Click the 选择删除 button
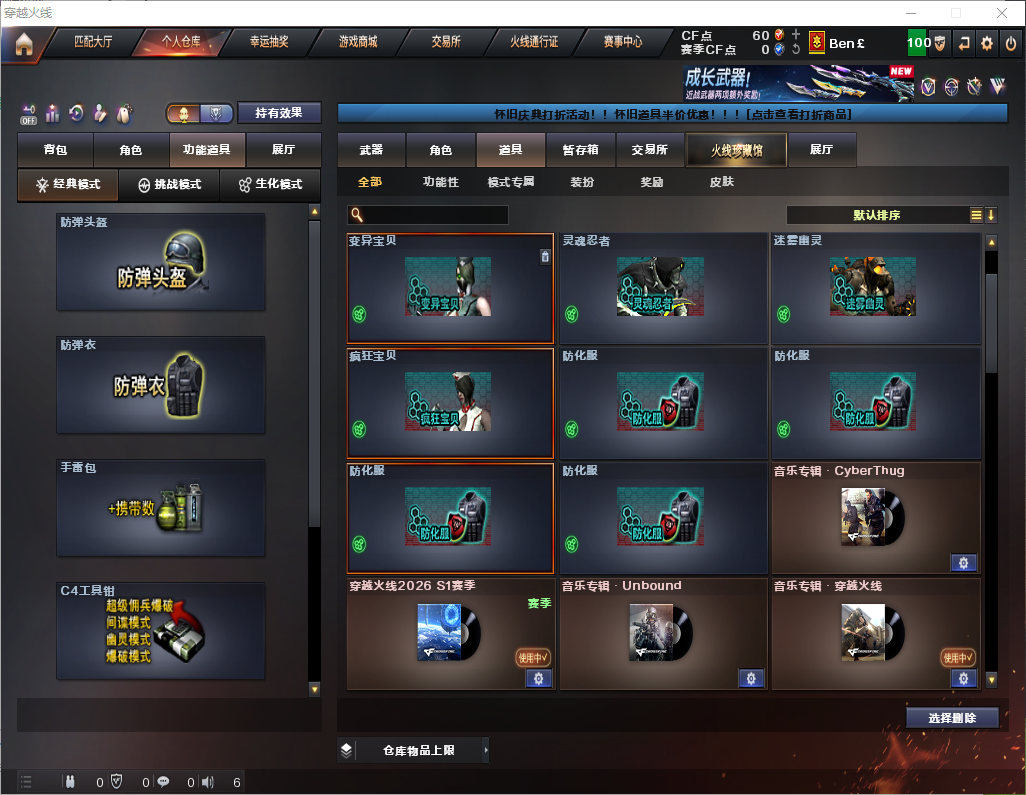This screenshot has height=795, width=1026. point(952,718)
